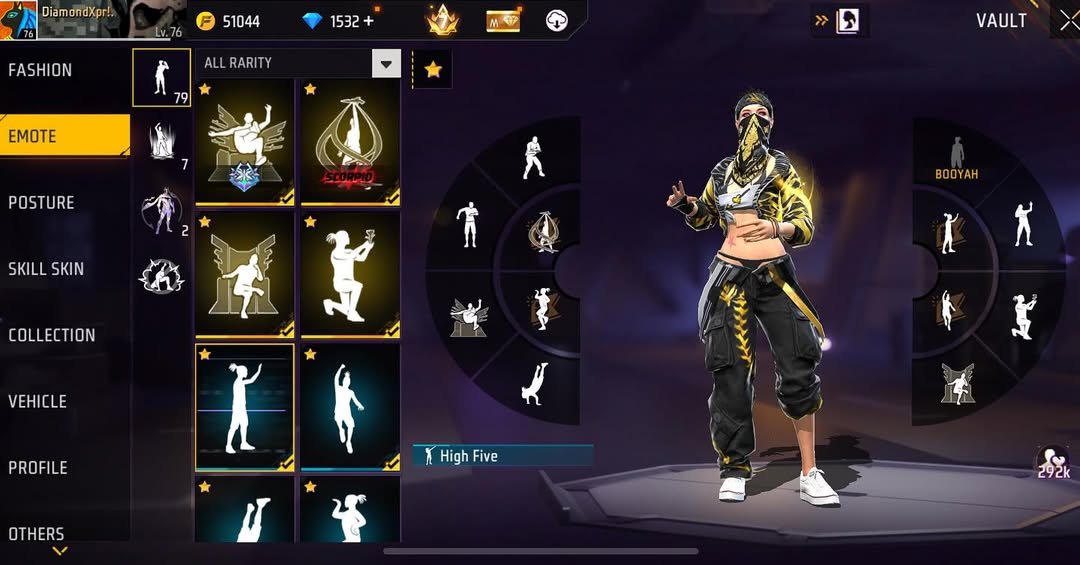Close the Vault screen
The image size is (1080, 565).
pos(1067,20)
